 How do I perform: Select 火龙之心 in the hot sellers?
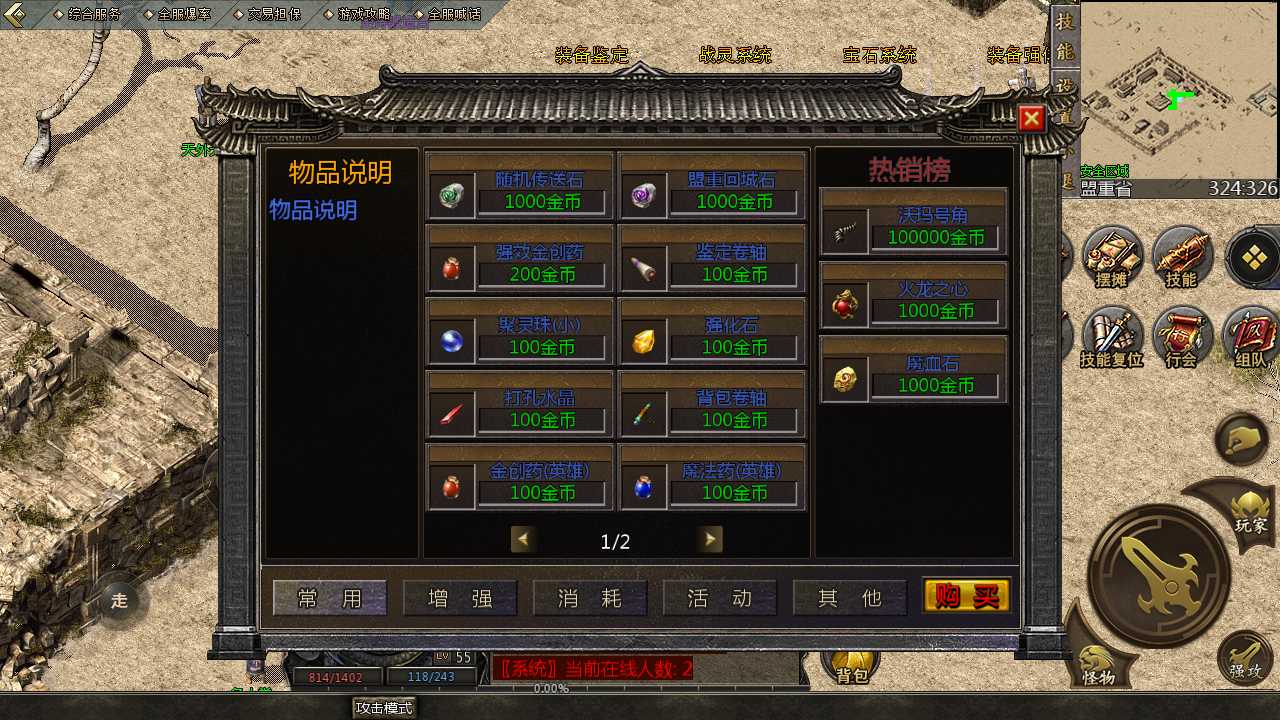coord(913,296)
